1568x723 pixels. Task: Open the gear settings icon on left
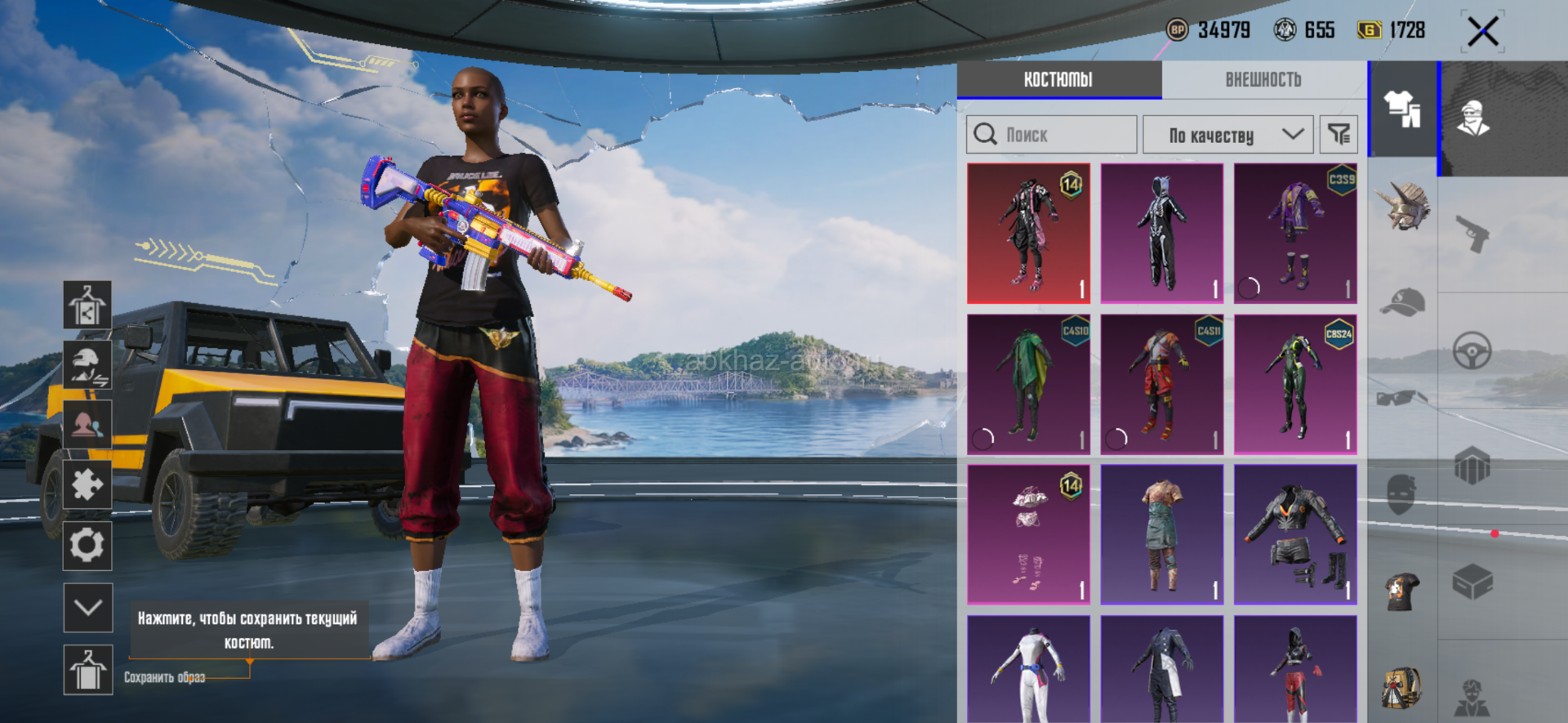87,545
